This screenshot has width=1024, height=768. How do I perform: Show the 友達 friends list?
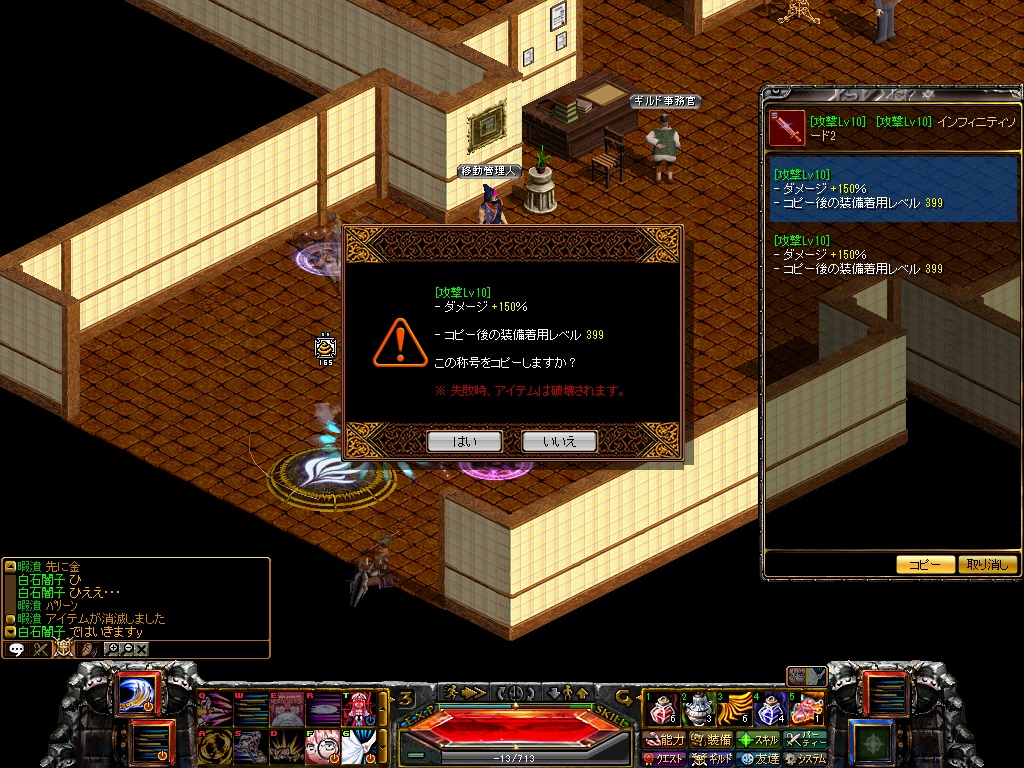pyautogui.click(x=759, y=760)
